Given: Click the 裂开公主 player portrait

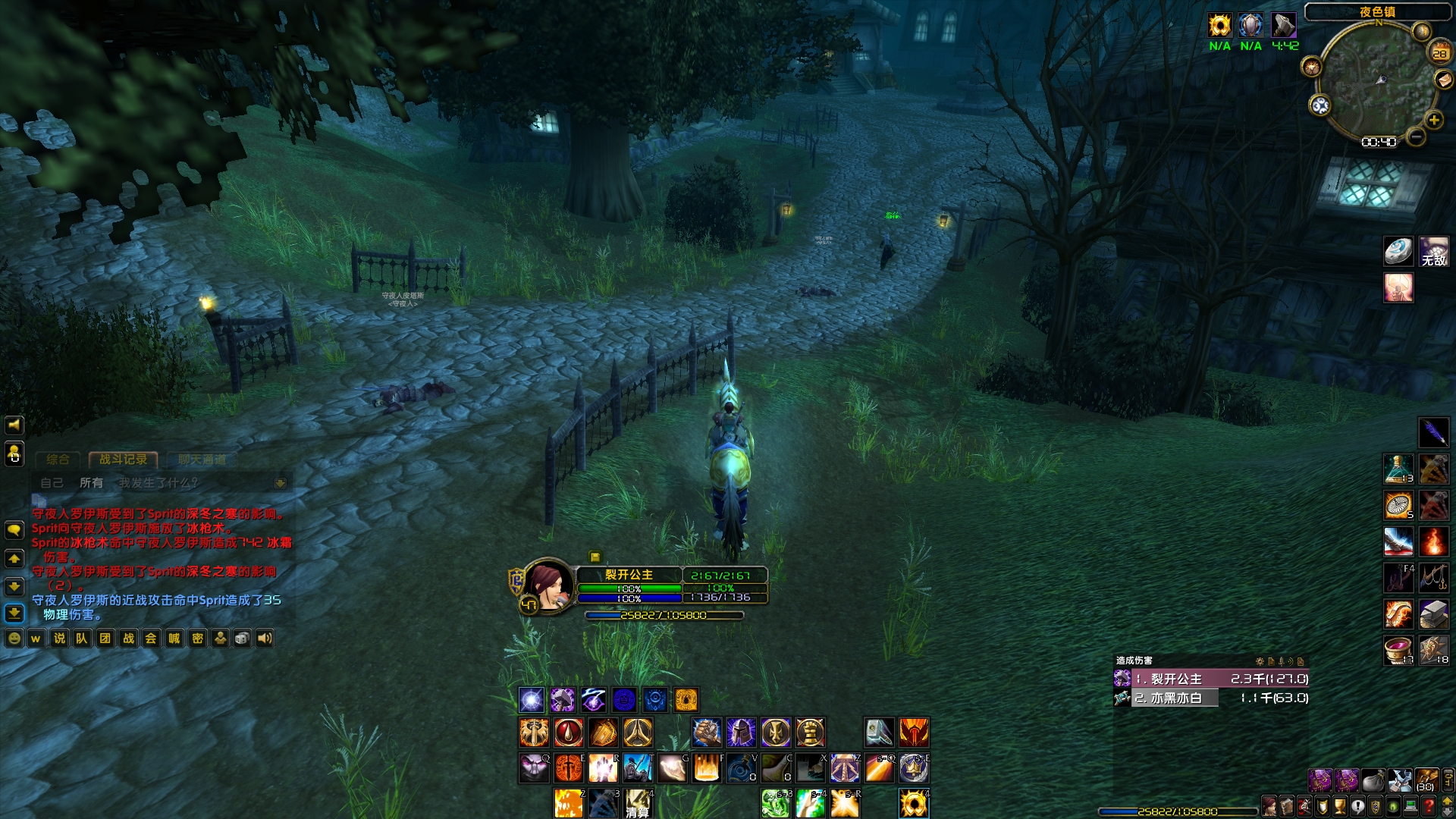Looking at the screenshot, I should point(548,585).
